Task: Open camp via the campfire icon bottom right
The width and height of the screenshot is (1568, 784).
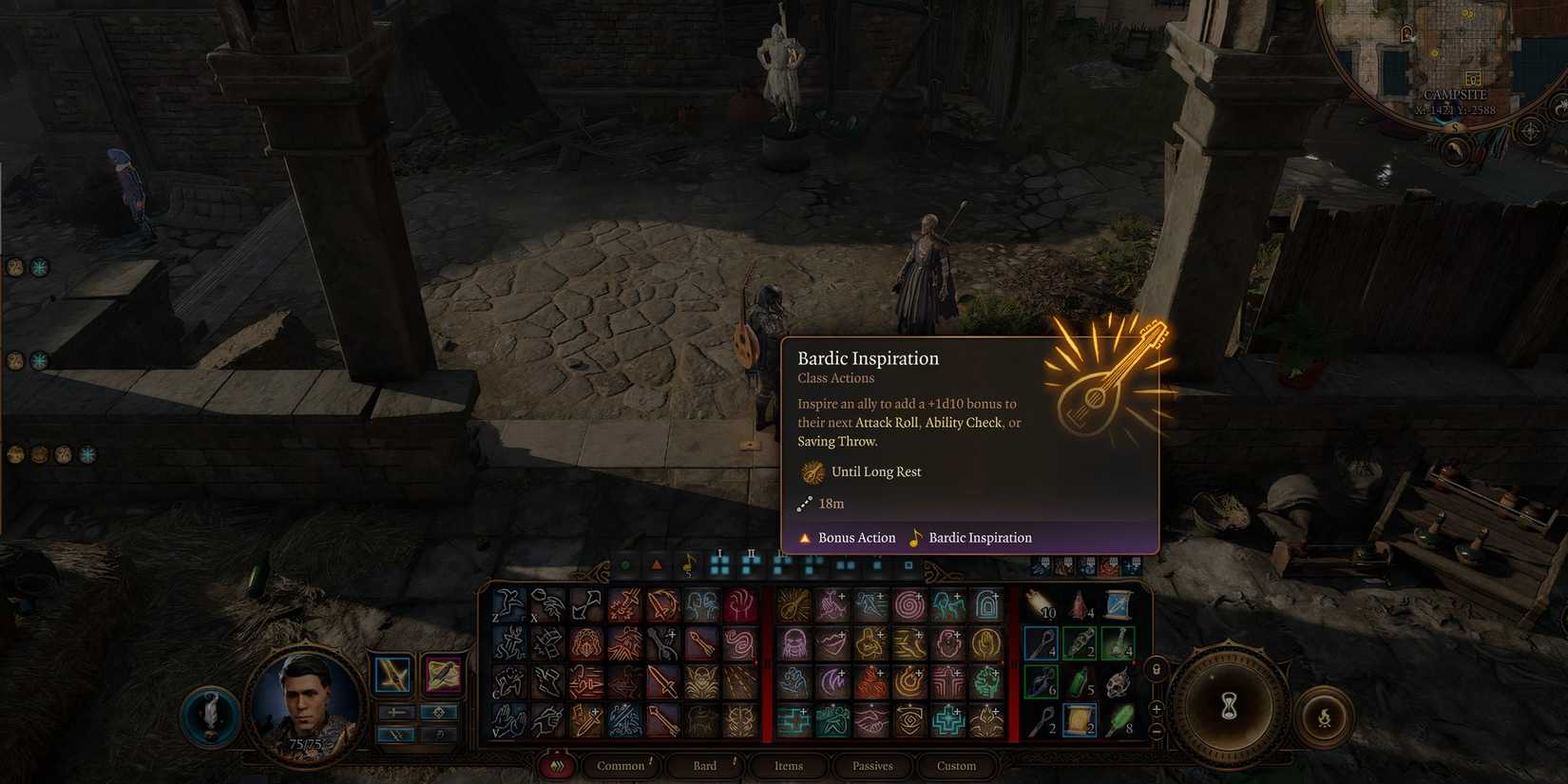Action: (1325, 717)
